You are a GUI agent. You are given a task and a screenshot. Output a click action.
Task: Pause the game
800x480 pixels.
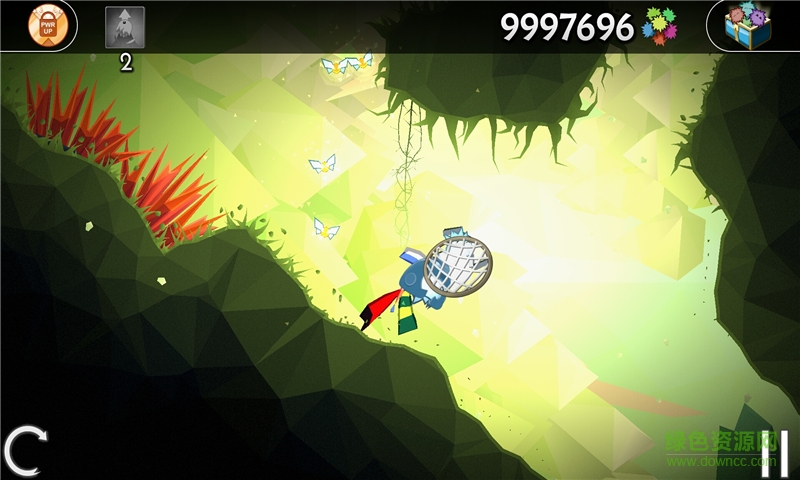pyautogui.click(x=771, y=452)
